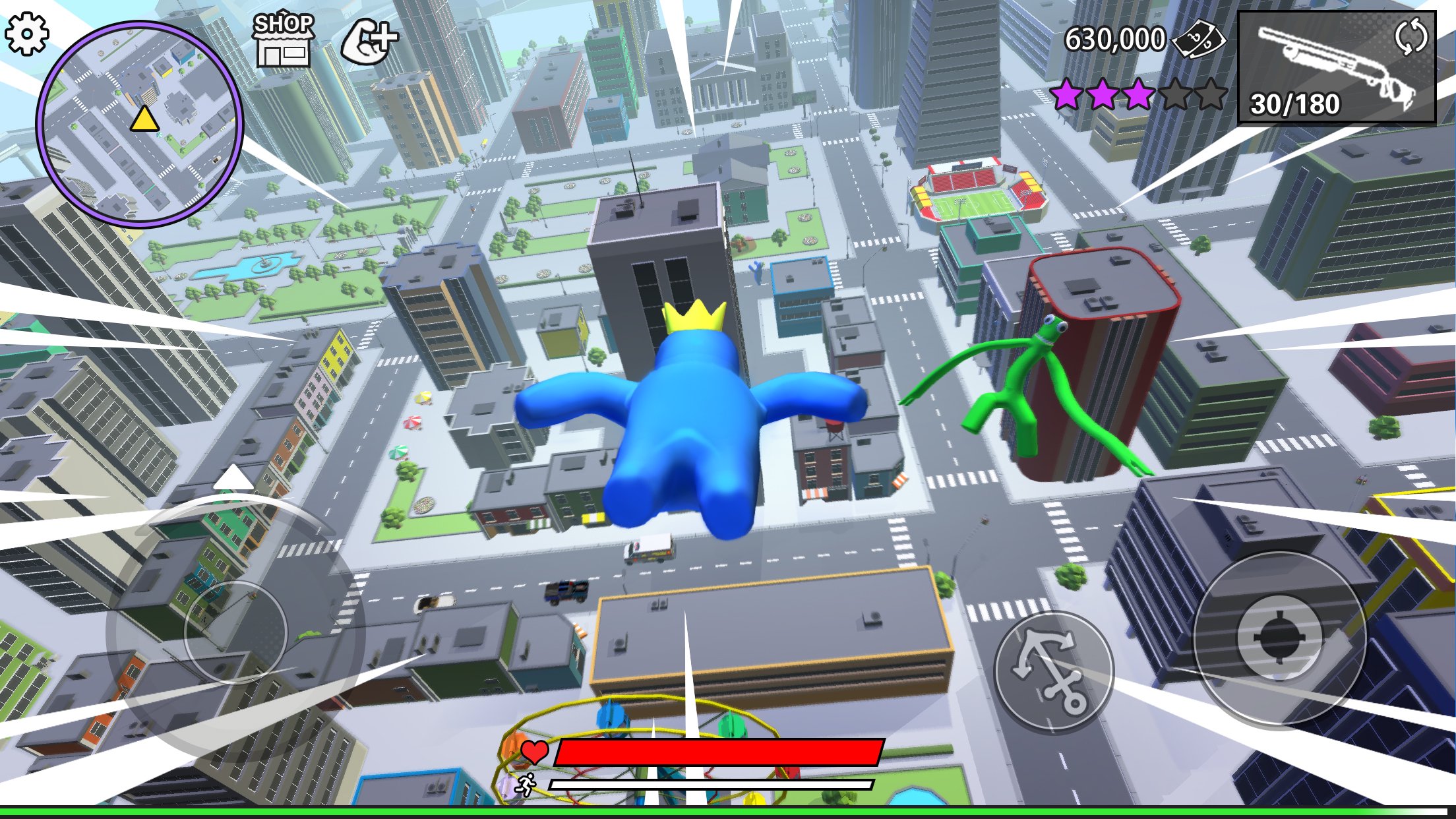Fire using the crosshair button
Screen dimensions: 1456x819
1279,638
